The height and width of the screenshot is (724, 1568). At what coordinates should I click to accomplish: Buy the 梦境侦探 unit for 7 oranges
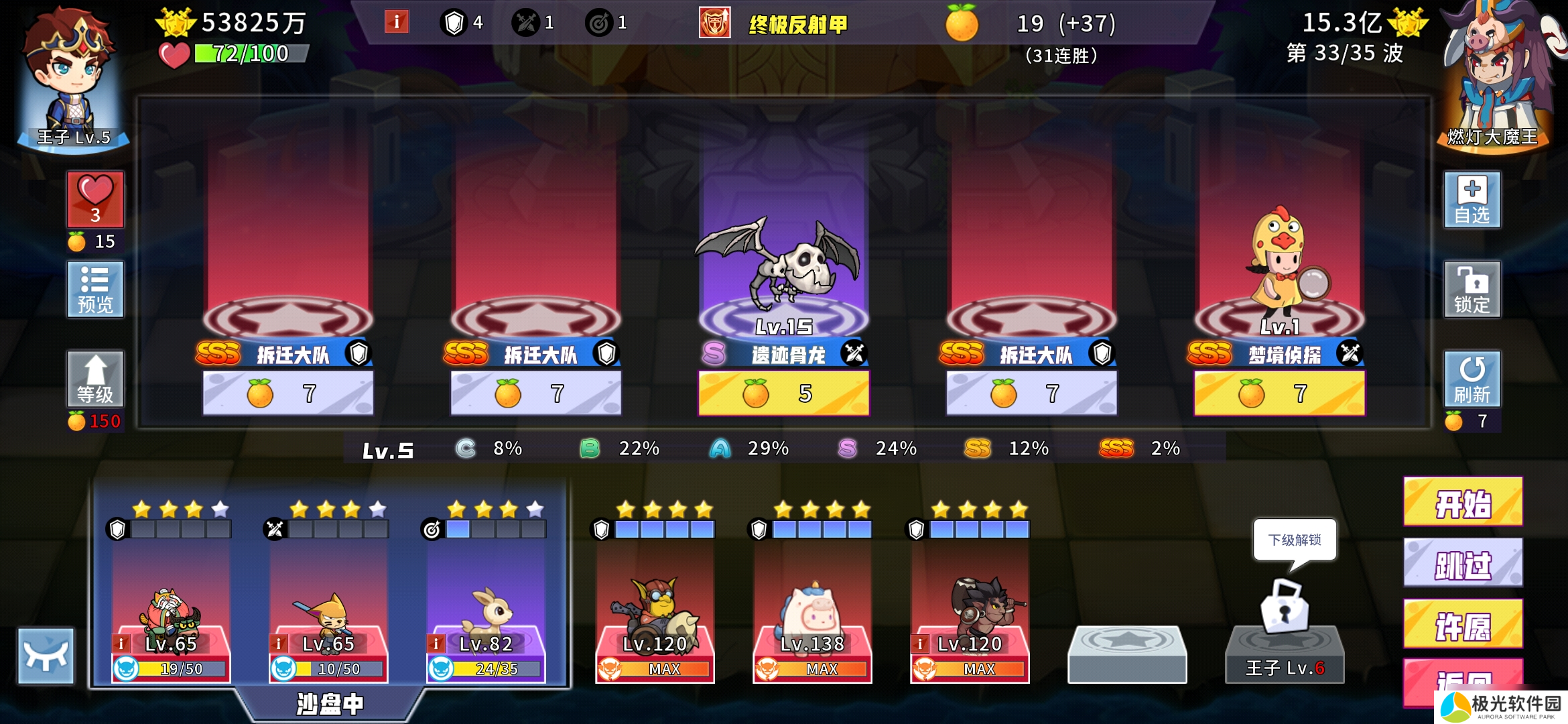pos(1281,393)
